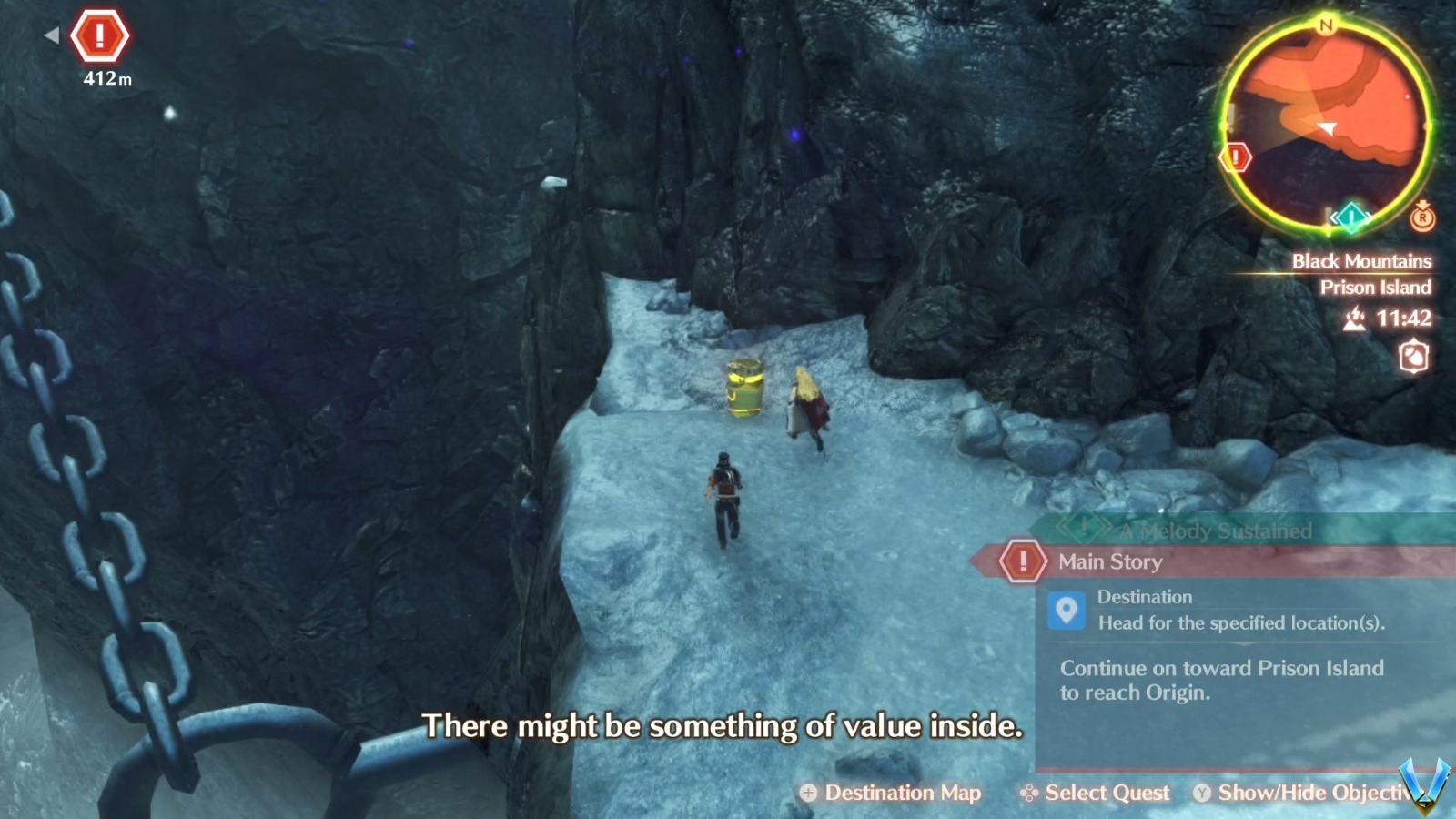The width and height of the screenshot is (1456, 819).
Task: Select the Main Story header
Action: pyautogui.click(x=1108, y=561)
